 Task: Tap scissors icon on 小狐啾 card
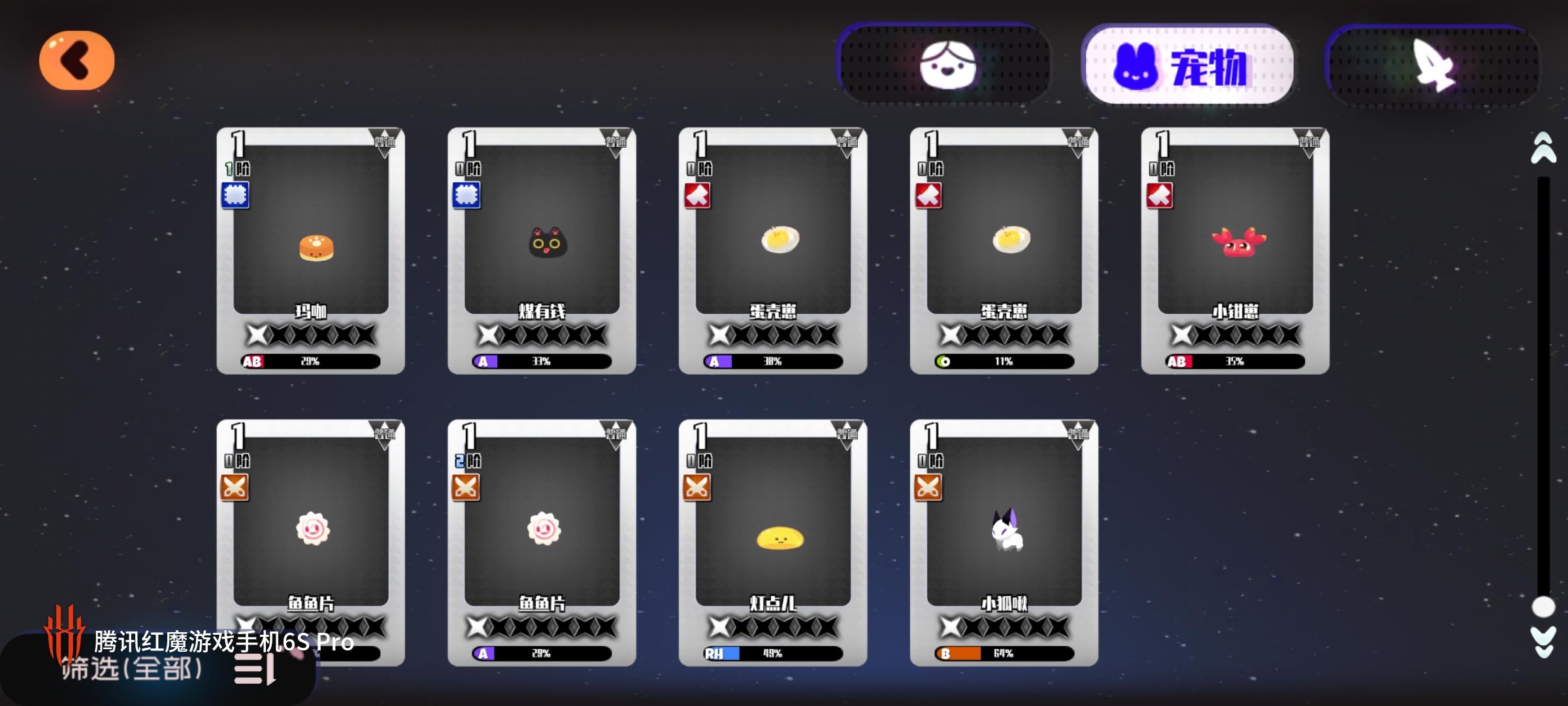click(x=928, y=488)
